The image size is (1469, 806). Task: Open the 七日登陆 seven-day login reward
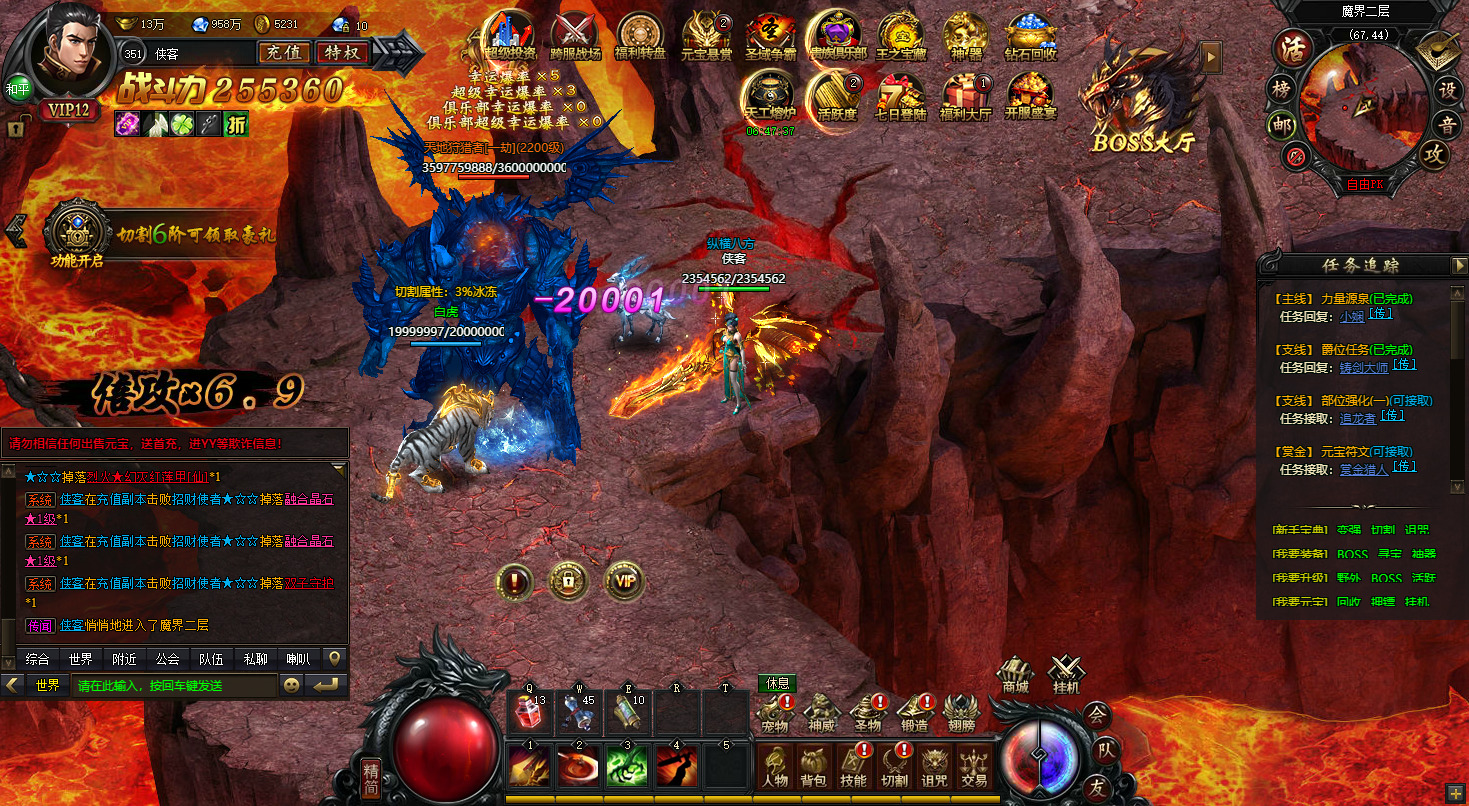point(900,96)
